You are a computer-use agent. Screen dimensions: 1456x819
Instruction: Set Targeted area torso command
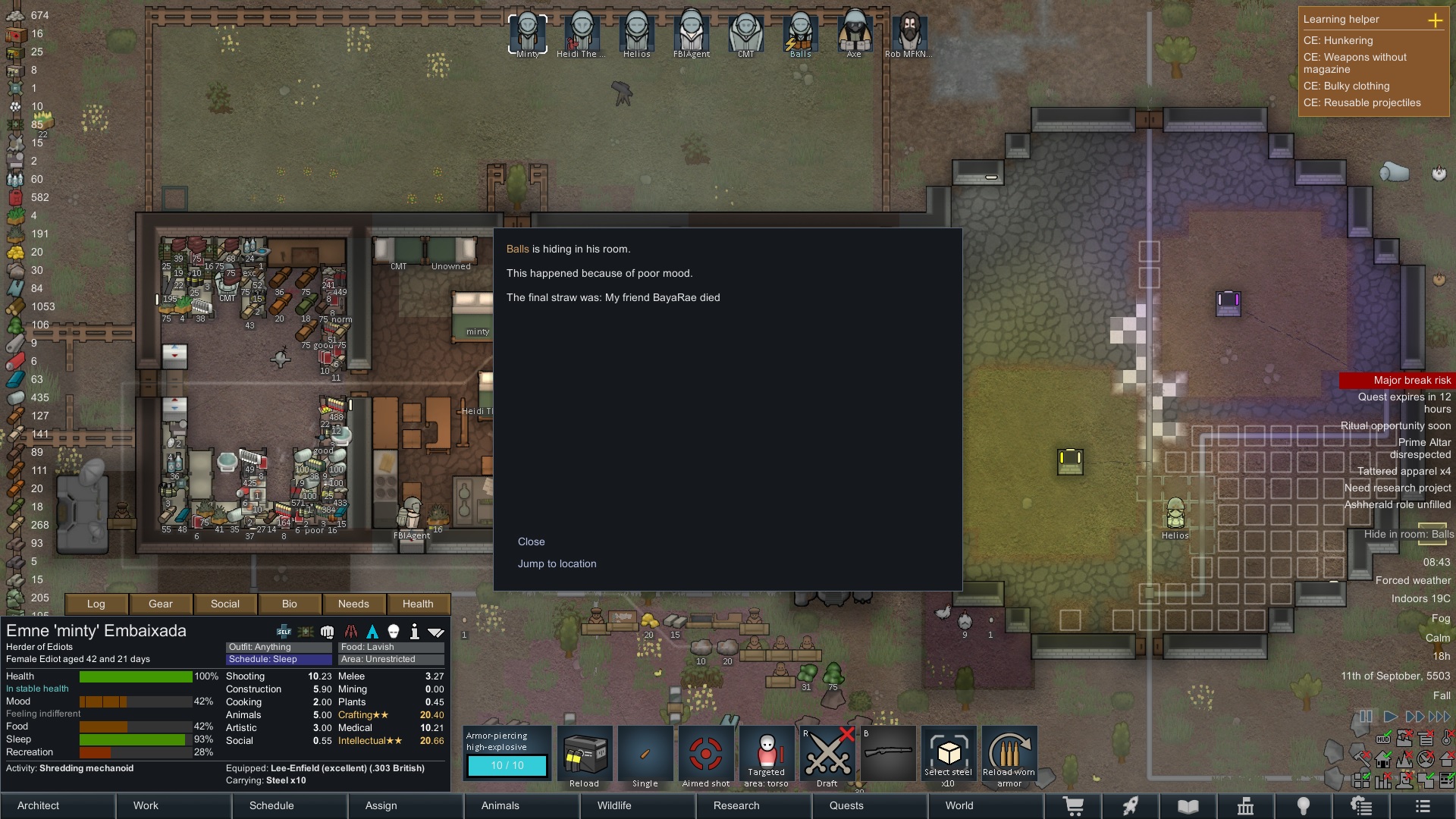(x=766, y=755)
